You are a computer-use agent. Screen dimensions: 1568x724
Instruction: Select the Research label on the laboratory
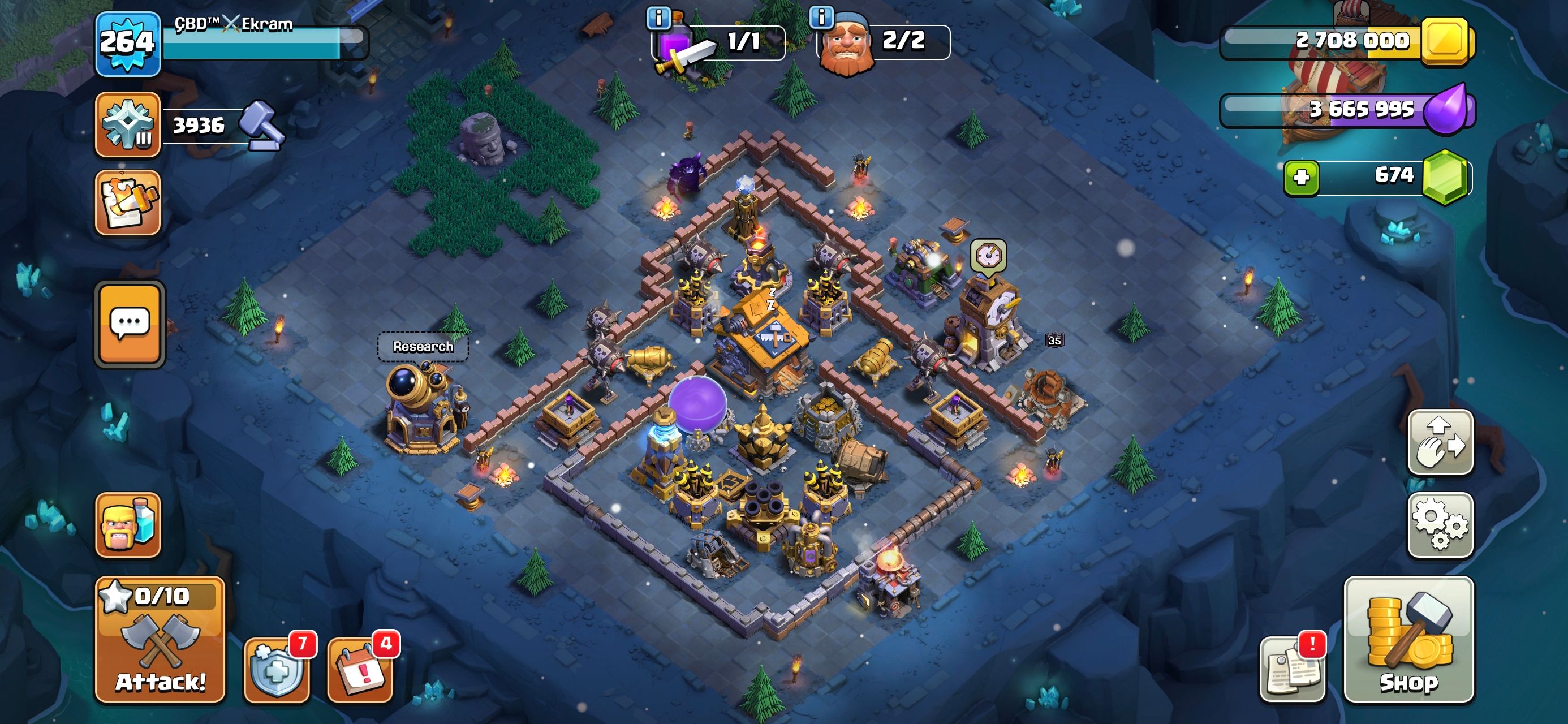pos(423,347)
